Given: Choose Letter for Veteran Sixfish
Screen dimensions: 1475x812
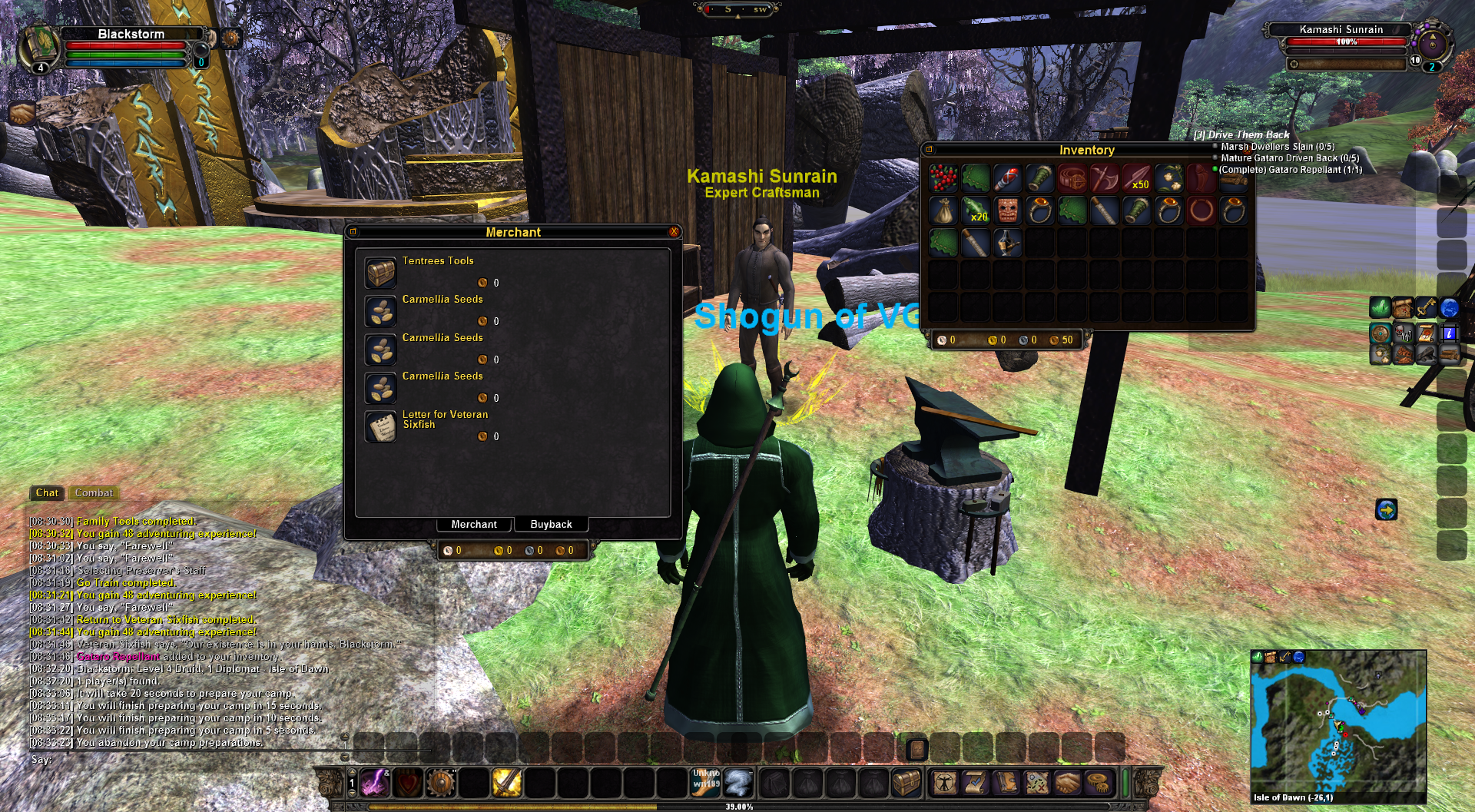Looking at the screenshot, I should point(380,426).
